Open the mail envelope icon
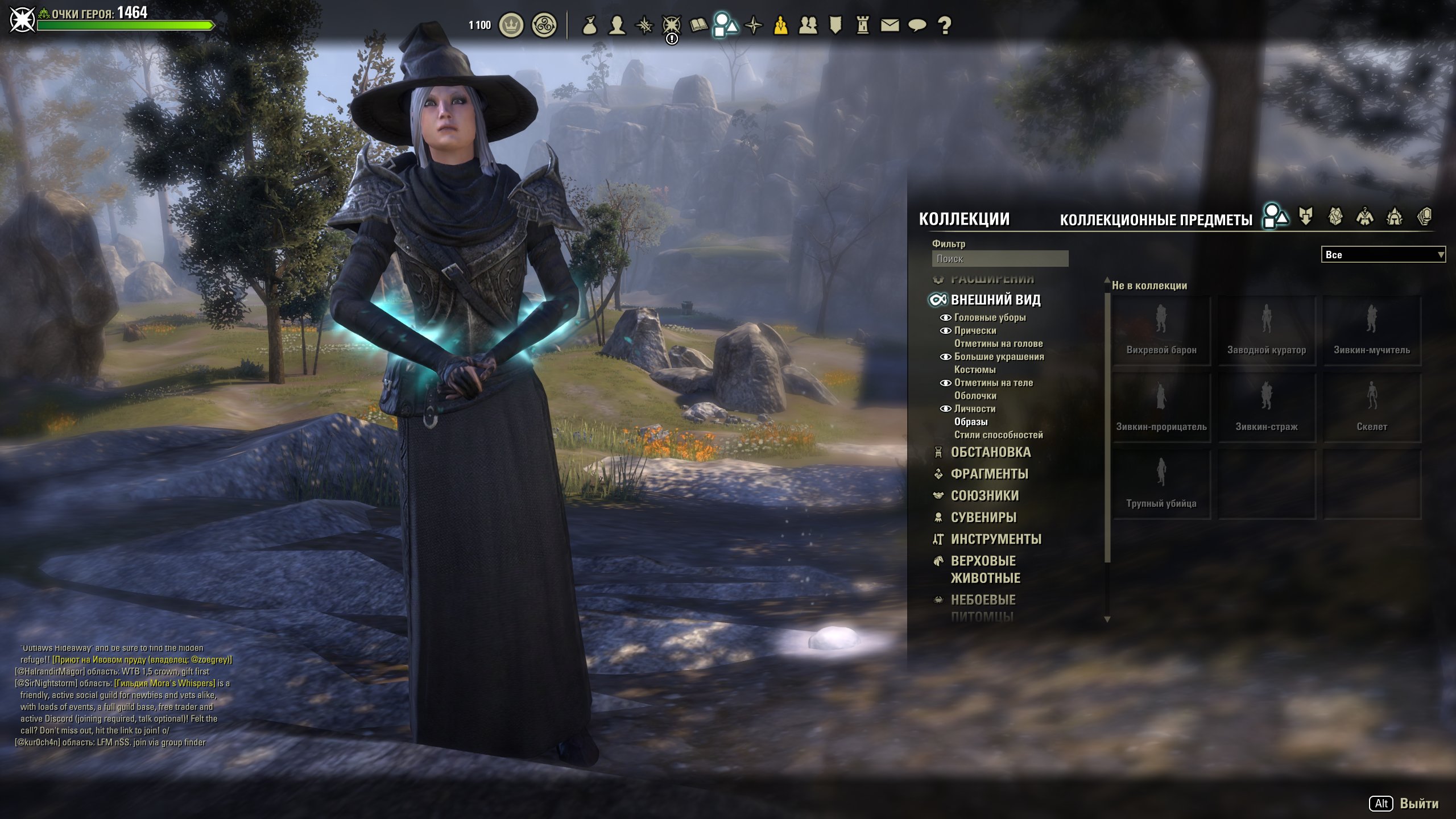 [x=890, y=26]
